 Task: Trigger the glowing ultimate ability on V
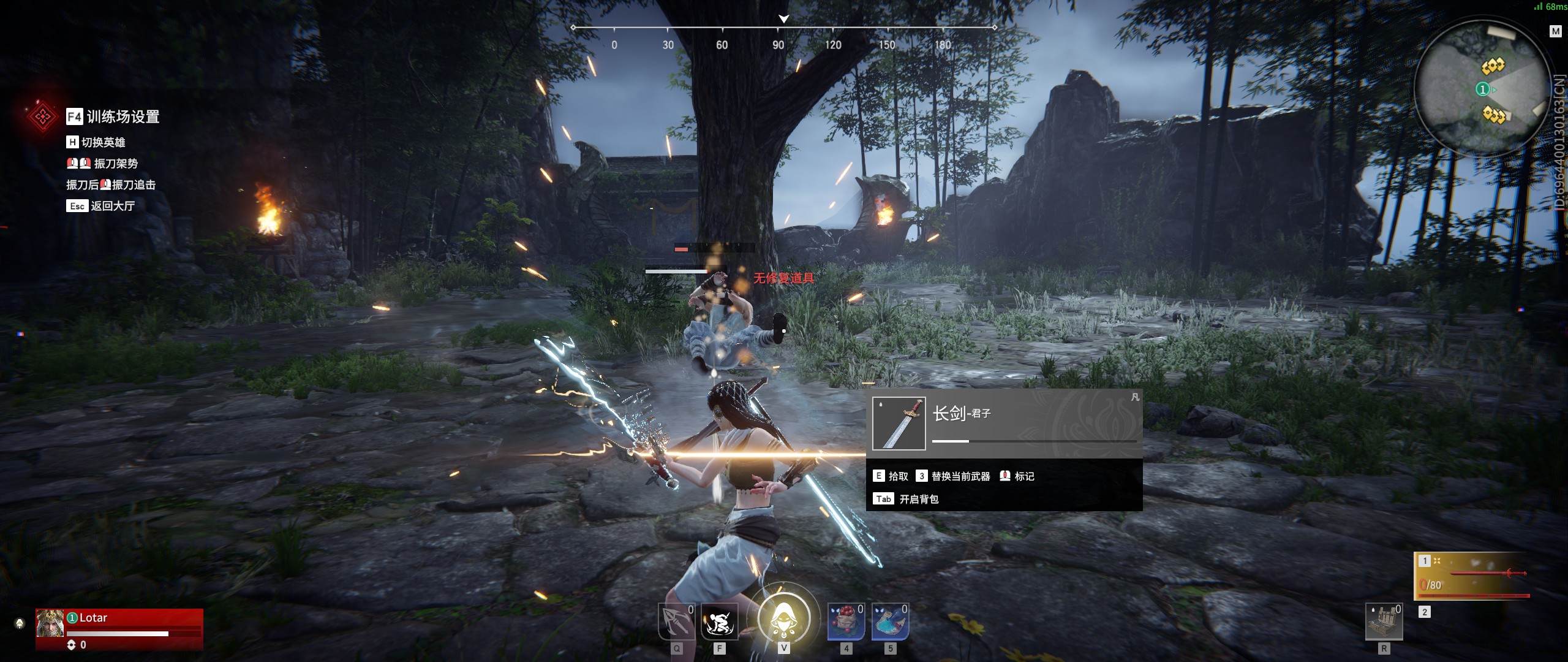785,618
